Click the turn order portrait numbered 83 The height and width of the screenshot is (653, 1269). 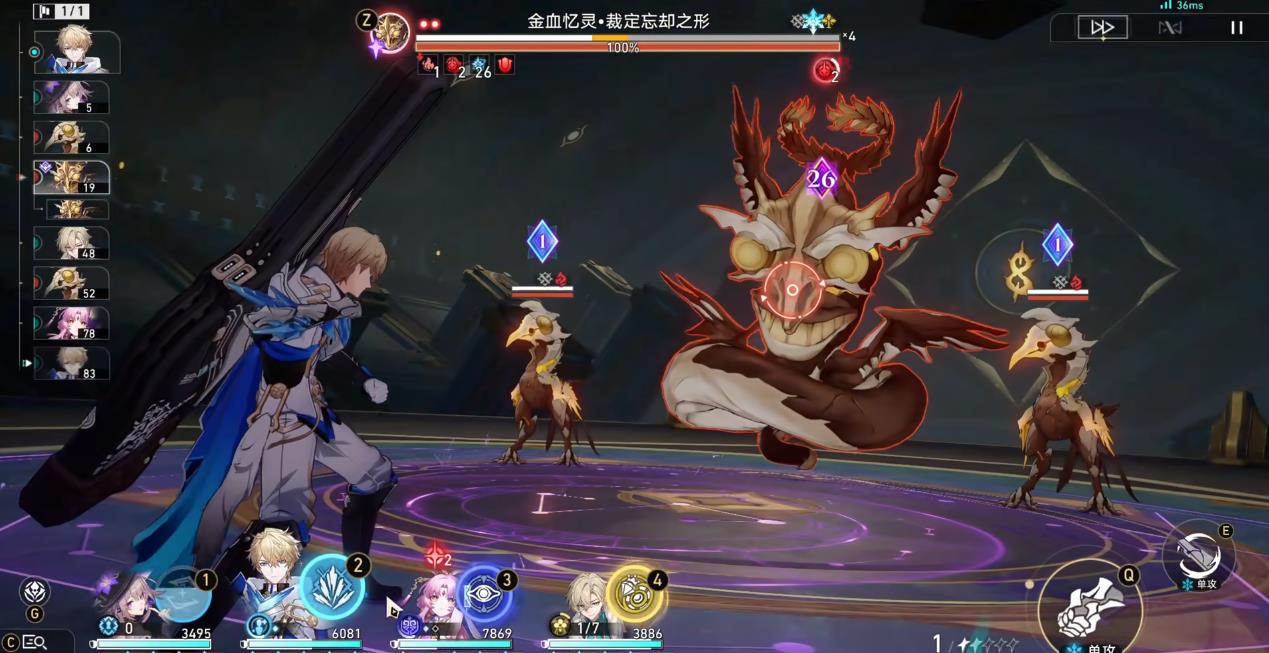72,363
